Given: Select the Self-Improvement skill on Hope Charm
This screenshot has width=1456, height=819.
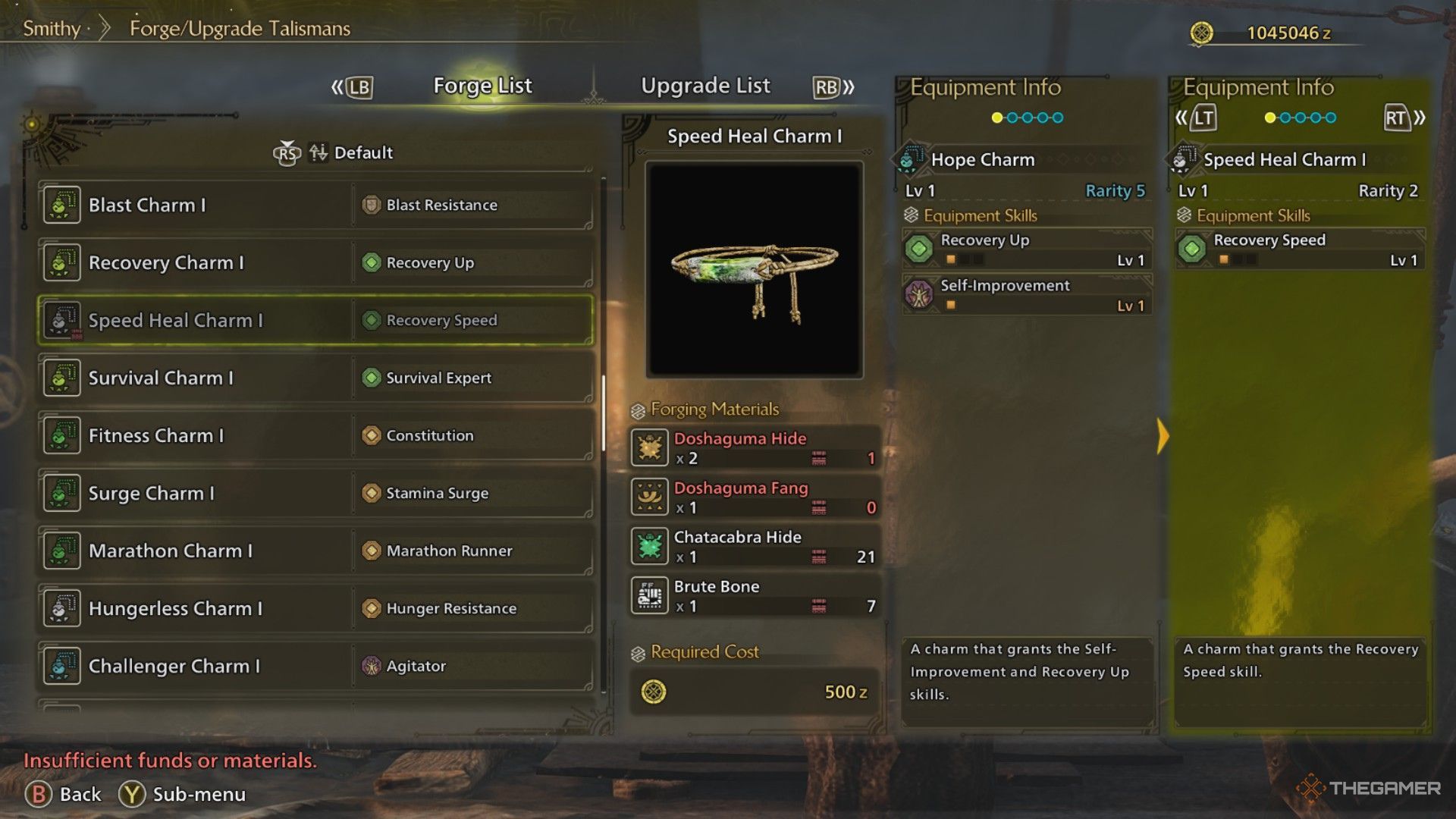Looking at the screenshot, I should pyautogui.click(x=1027, y=294).
